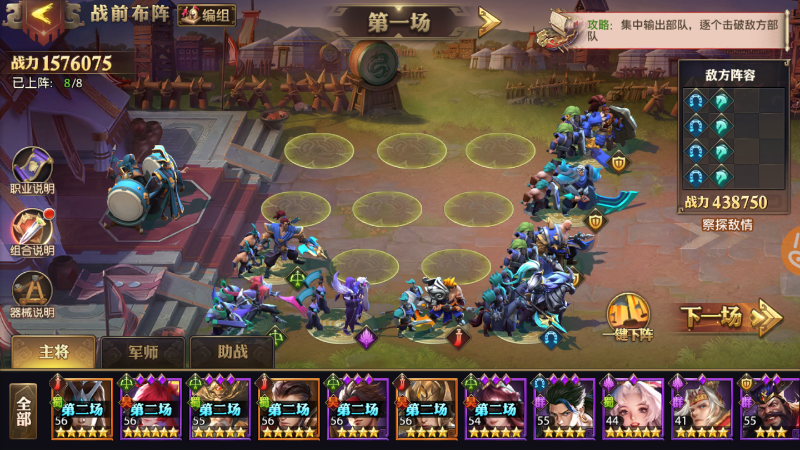Image resolution: width=800 pixels, height=450 pixels.
Task: Go back using the top-left arrow button
Action: click(40, 14)
